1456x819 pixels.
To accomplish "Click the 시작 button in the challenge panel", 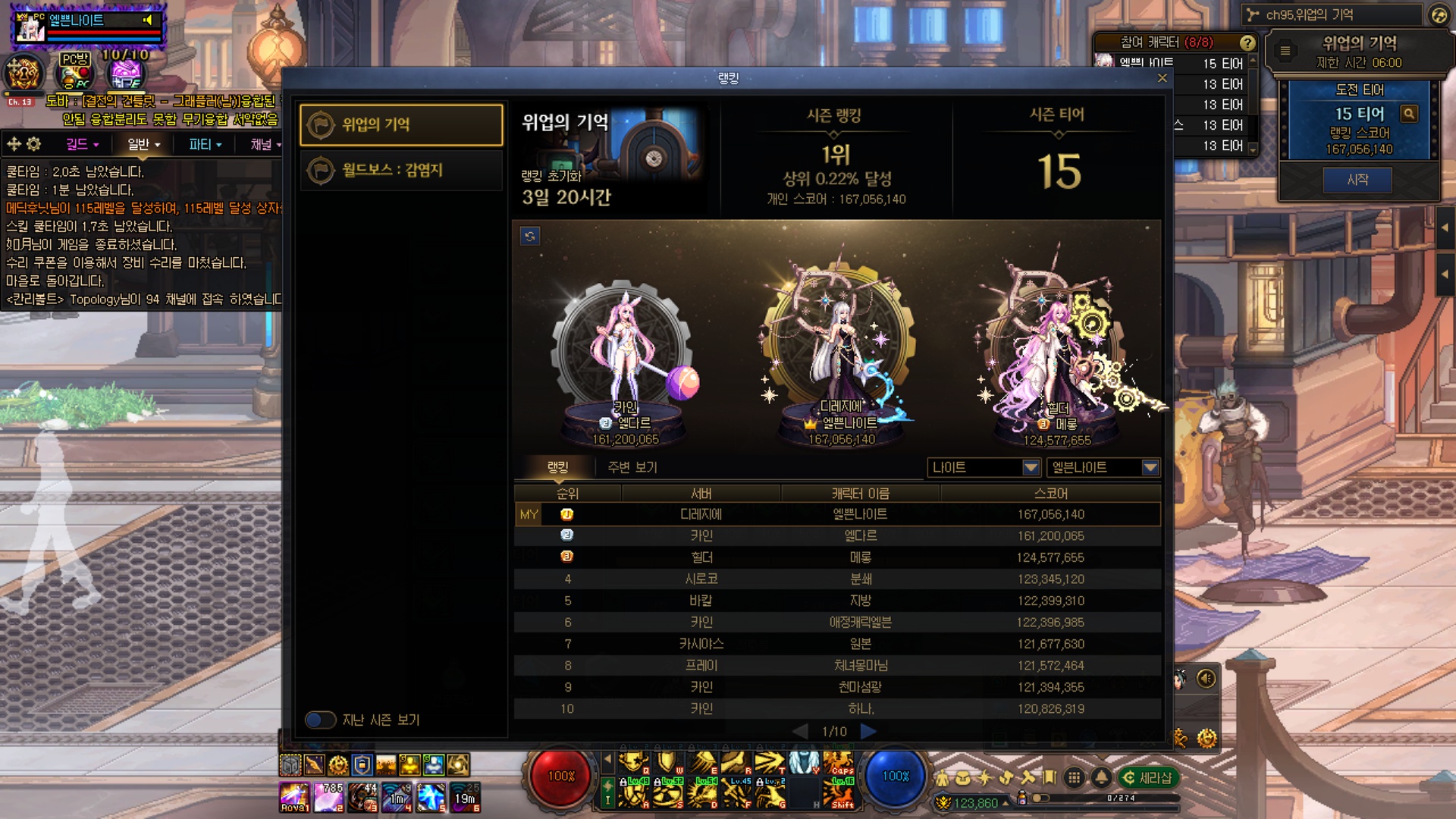I will click(1357, 180).
